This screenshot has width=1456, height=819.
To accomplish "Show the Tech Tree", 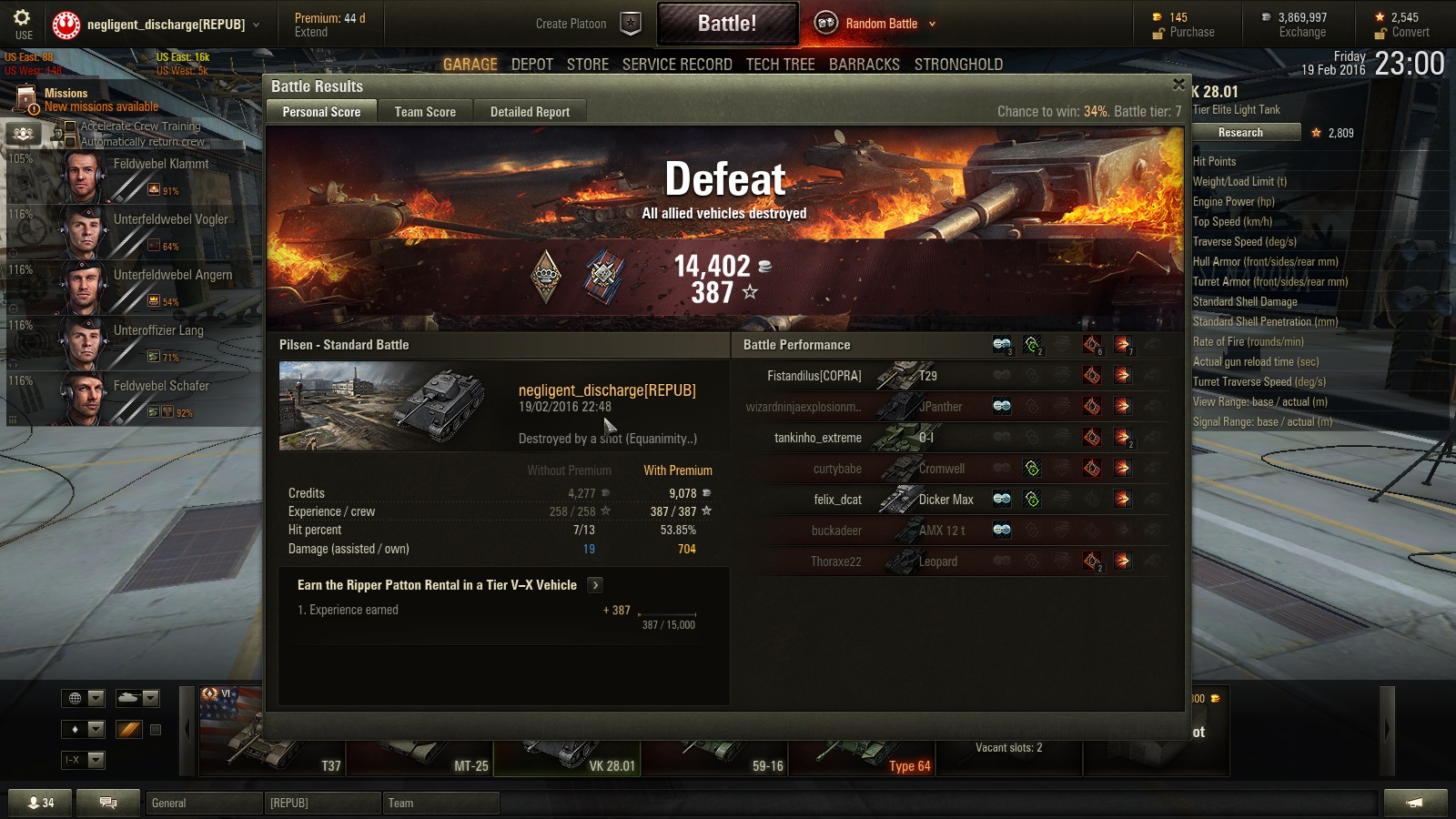I will coord(780,65).
